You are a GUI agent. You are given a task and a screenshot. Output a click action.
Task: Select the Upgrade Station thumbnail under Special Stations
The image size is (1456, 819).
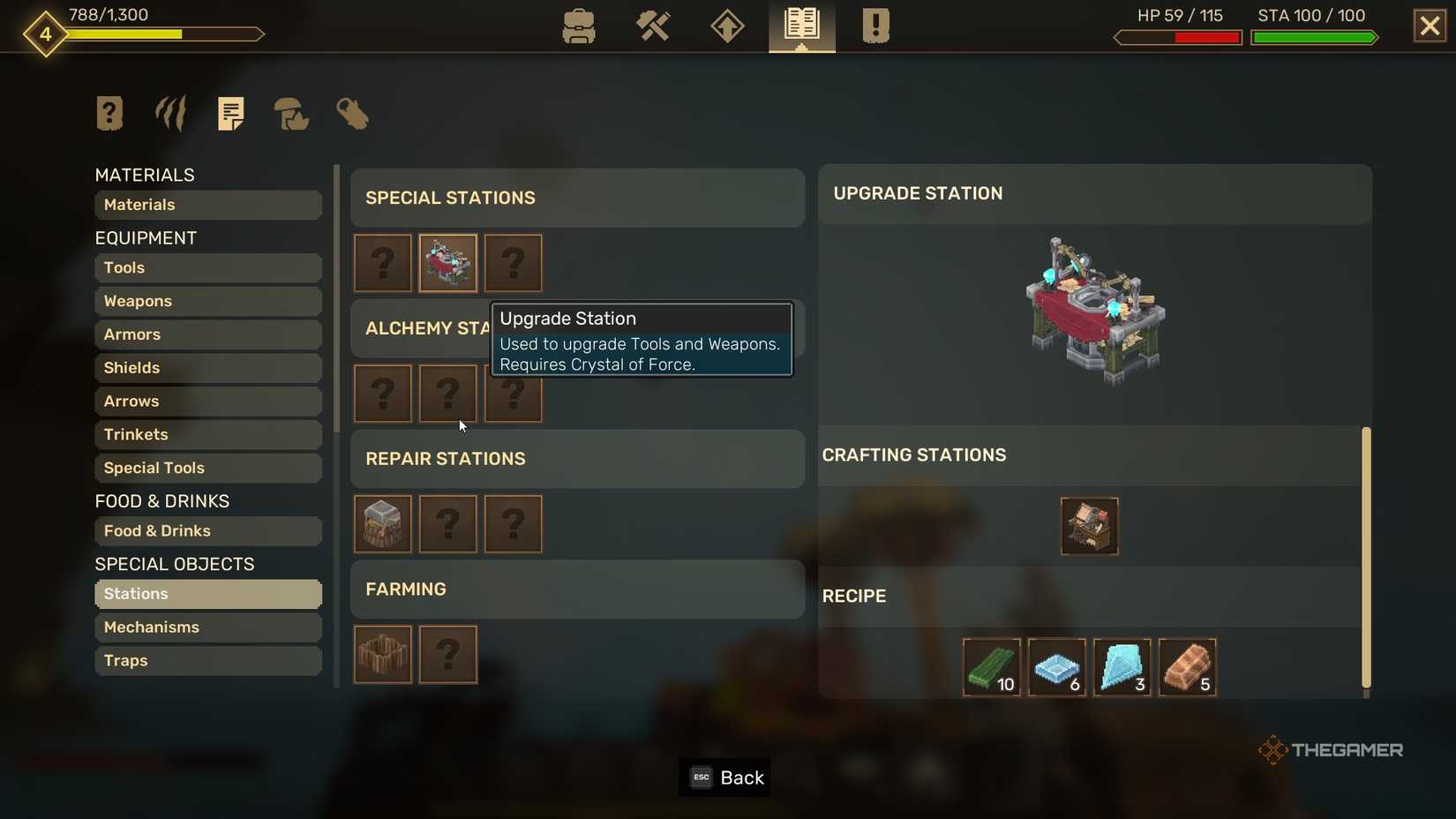click(x=447, y=263)
